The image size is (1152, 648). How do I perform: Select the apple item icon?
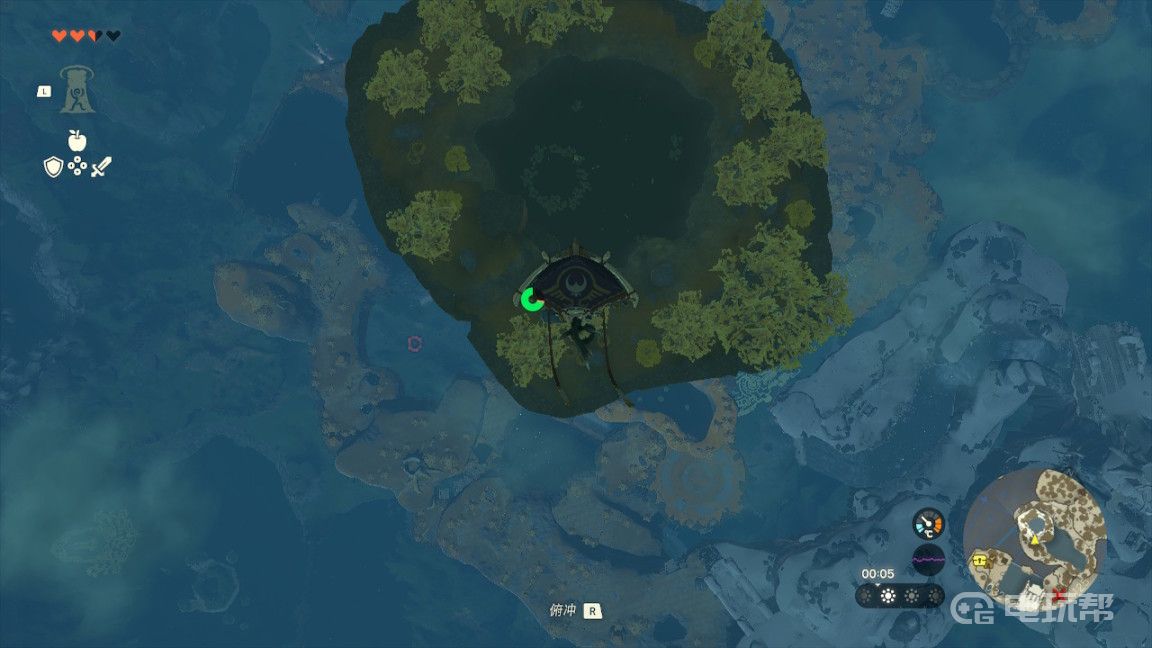(x=76, y=140)
